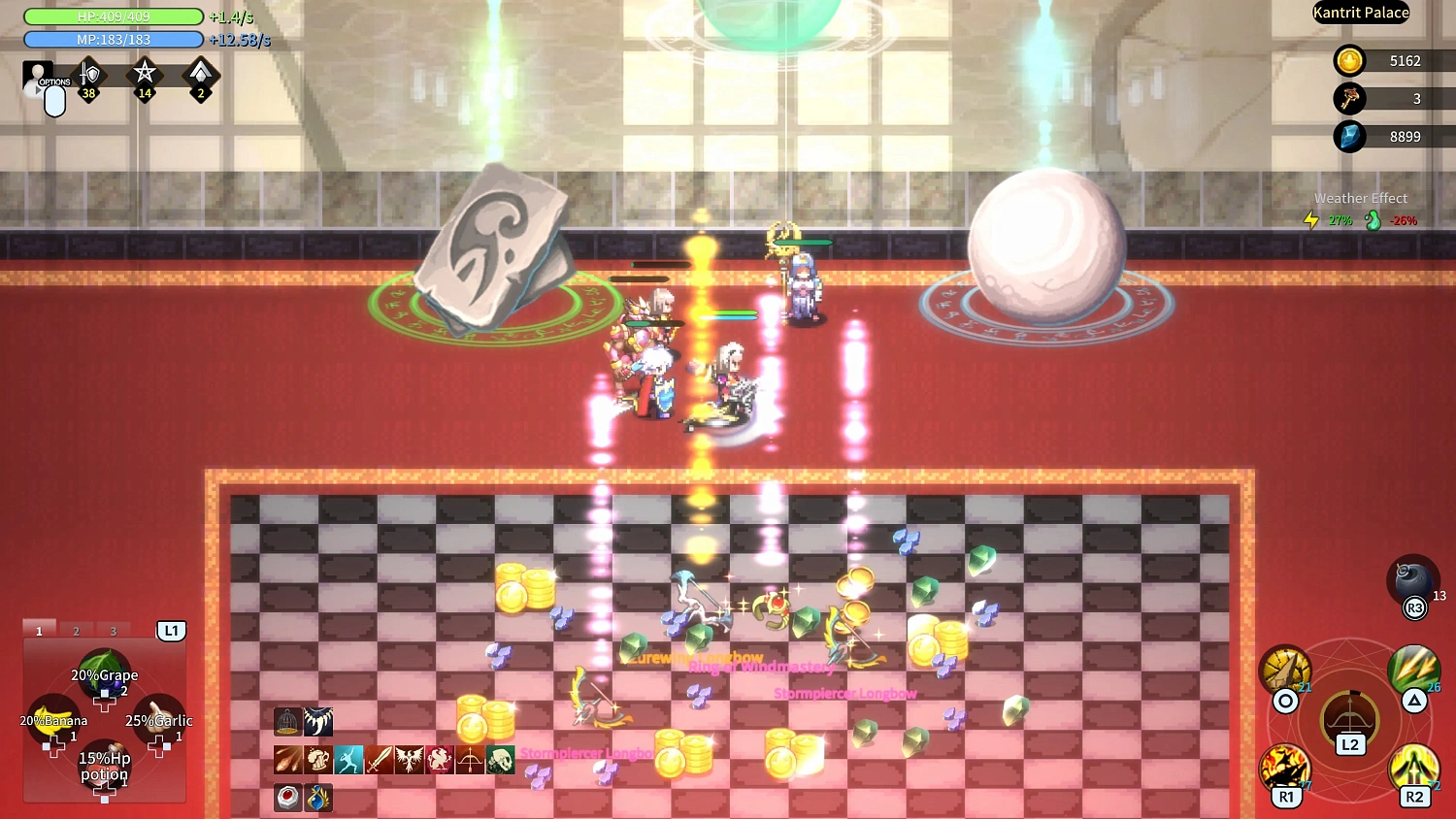The width and height of the screenshot is (1456, 819).
Task: Switch to quick slot tab 2
Action: pyautogui.click(x=76, y=630)
